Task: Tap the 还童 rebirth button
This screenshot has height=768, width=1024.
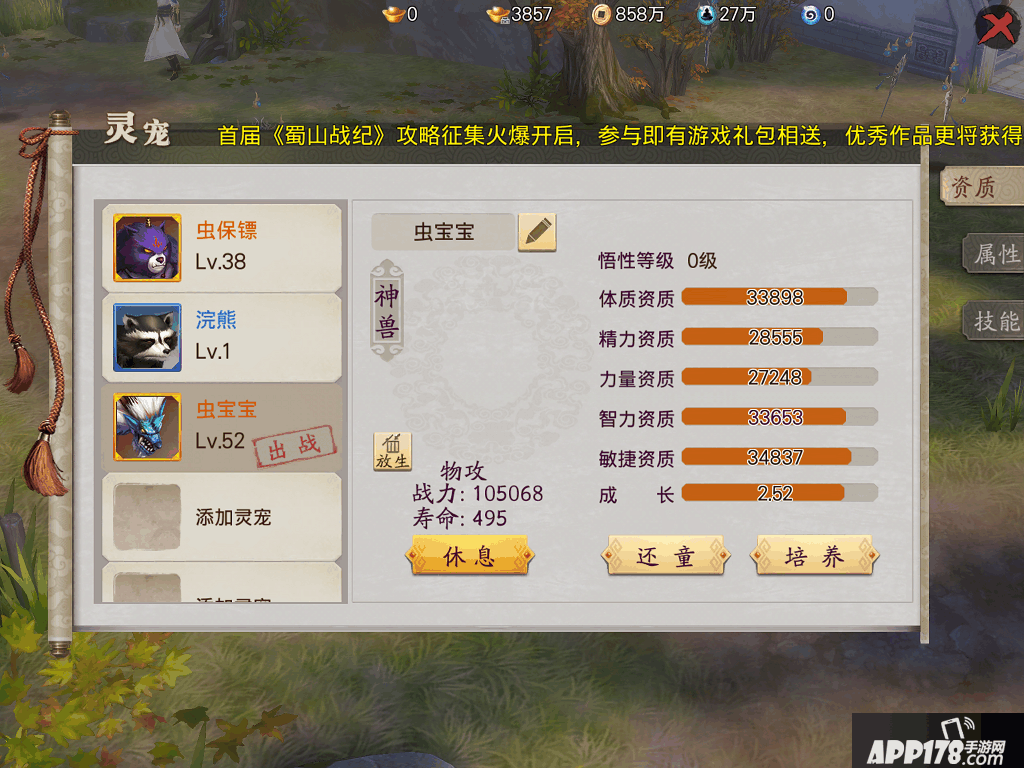Action: pos(665,557)
